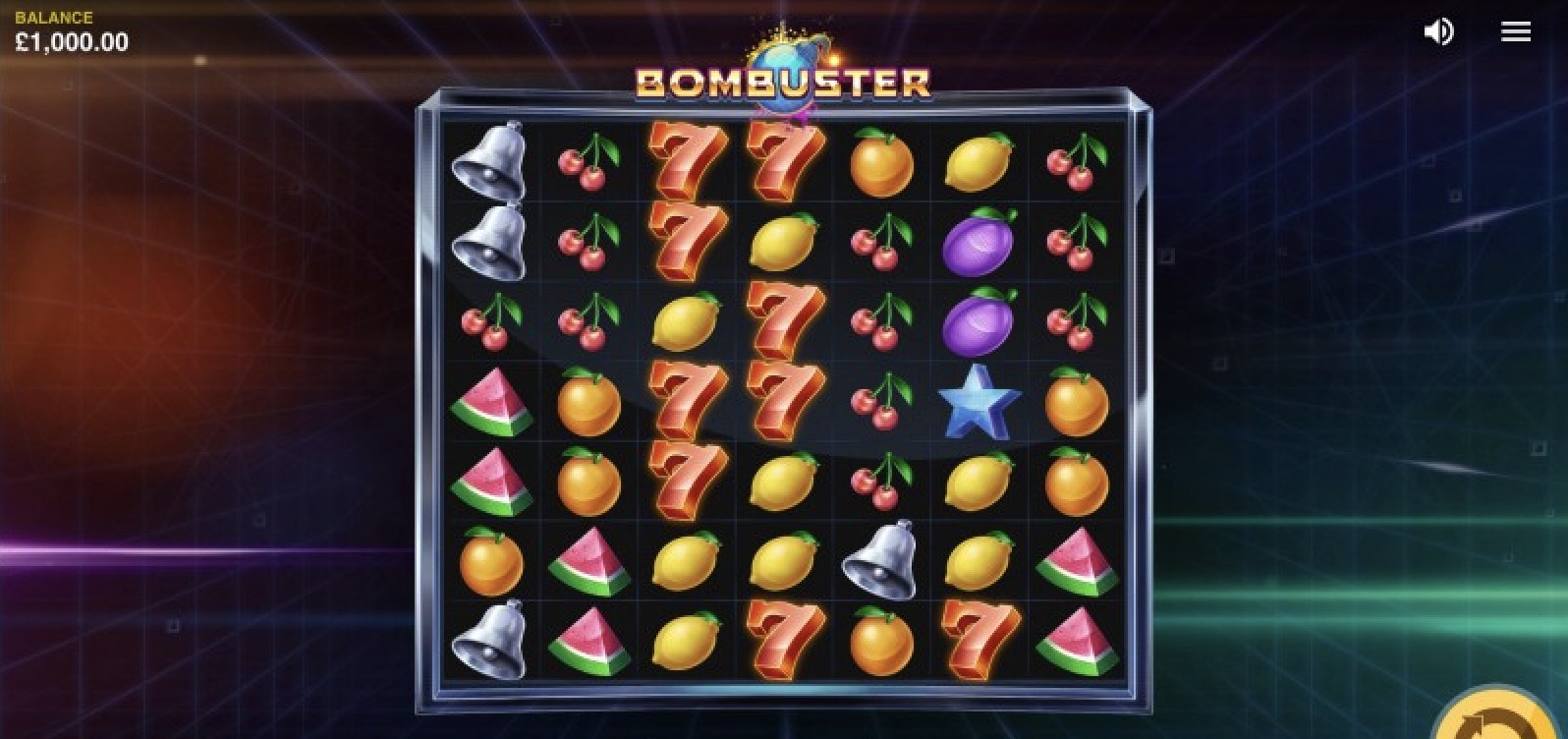Click the lemon symbol beside the star
The width and height of the screenshot is (1568, 739).
click(x=978, y=482)
